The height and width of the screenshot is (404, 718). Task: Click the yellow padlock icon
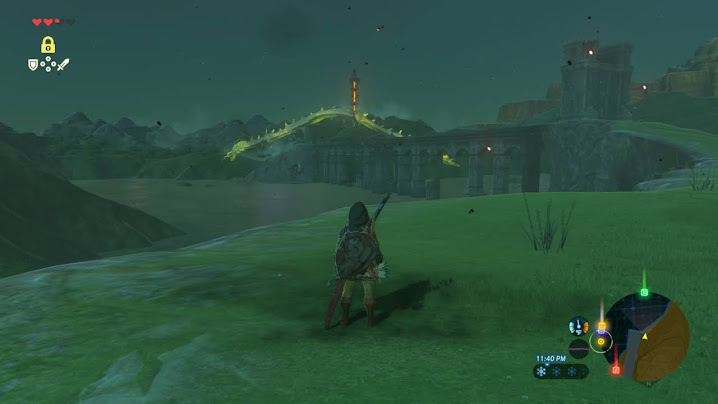coord(48,45)
